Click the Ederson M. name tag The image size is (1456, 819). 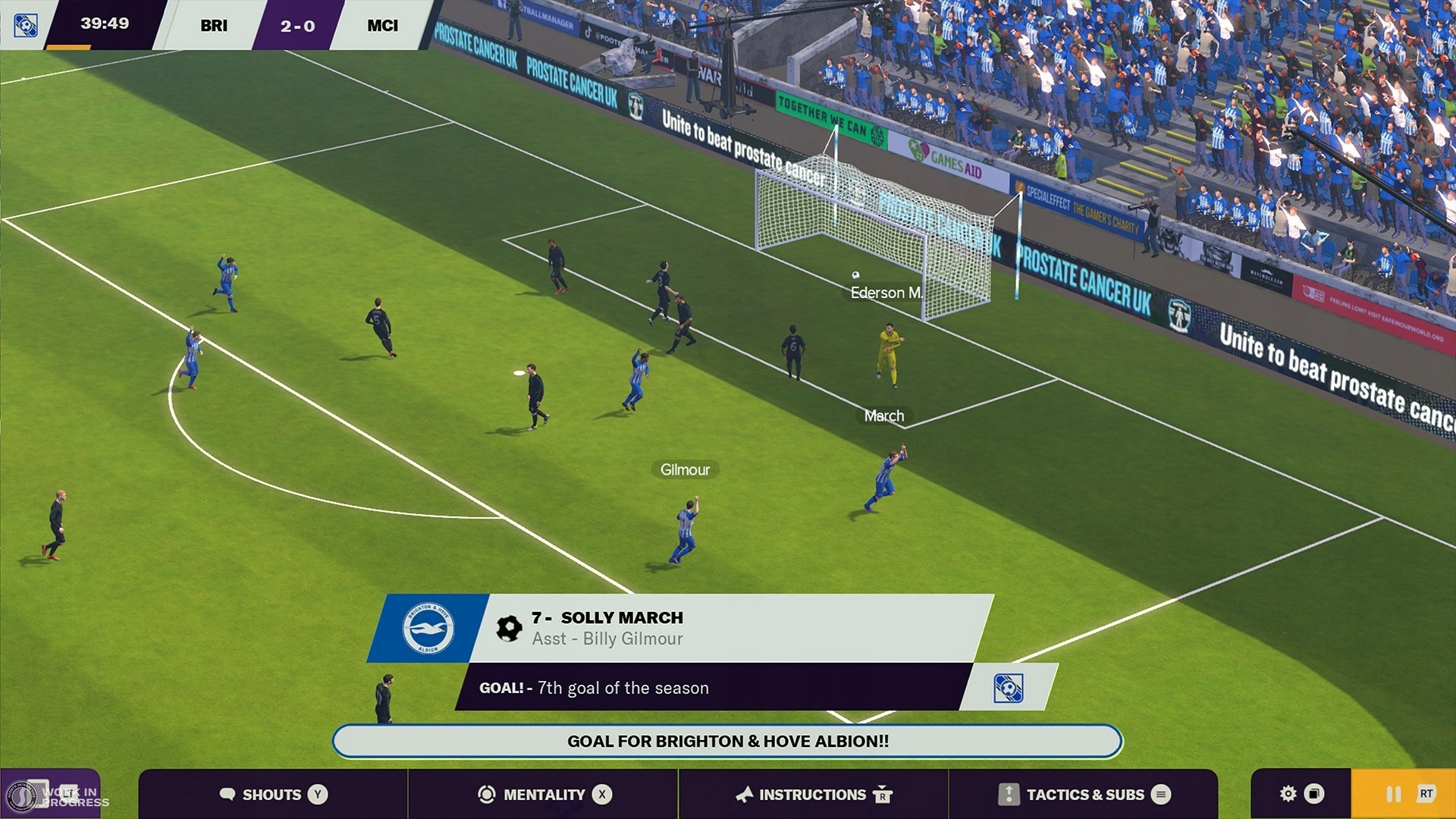coord(885,293)
